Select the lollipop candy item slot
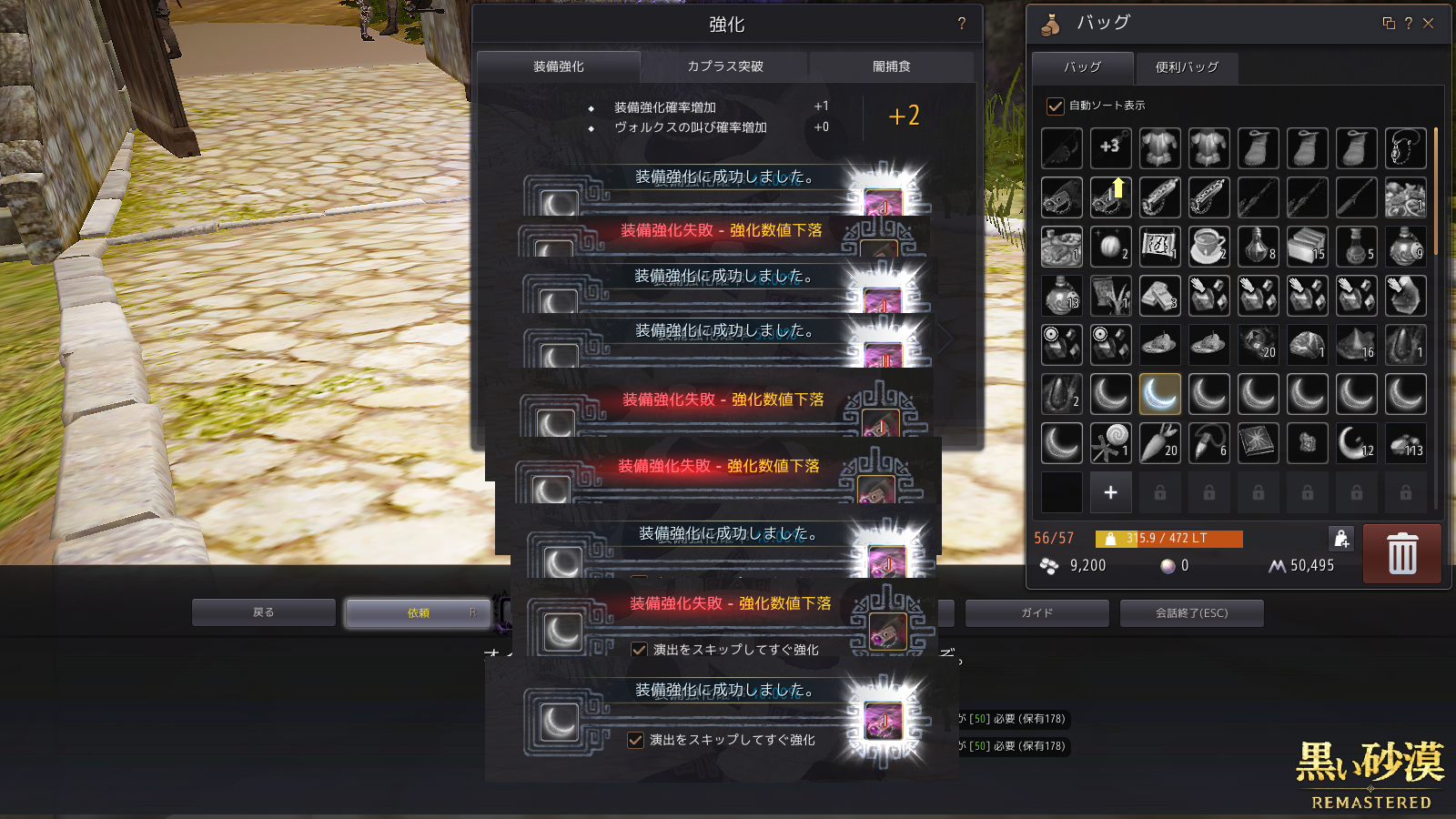 click(x=1110, y=443)
